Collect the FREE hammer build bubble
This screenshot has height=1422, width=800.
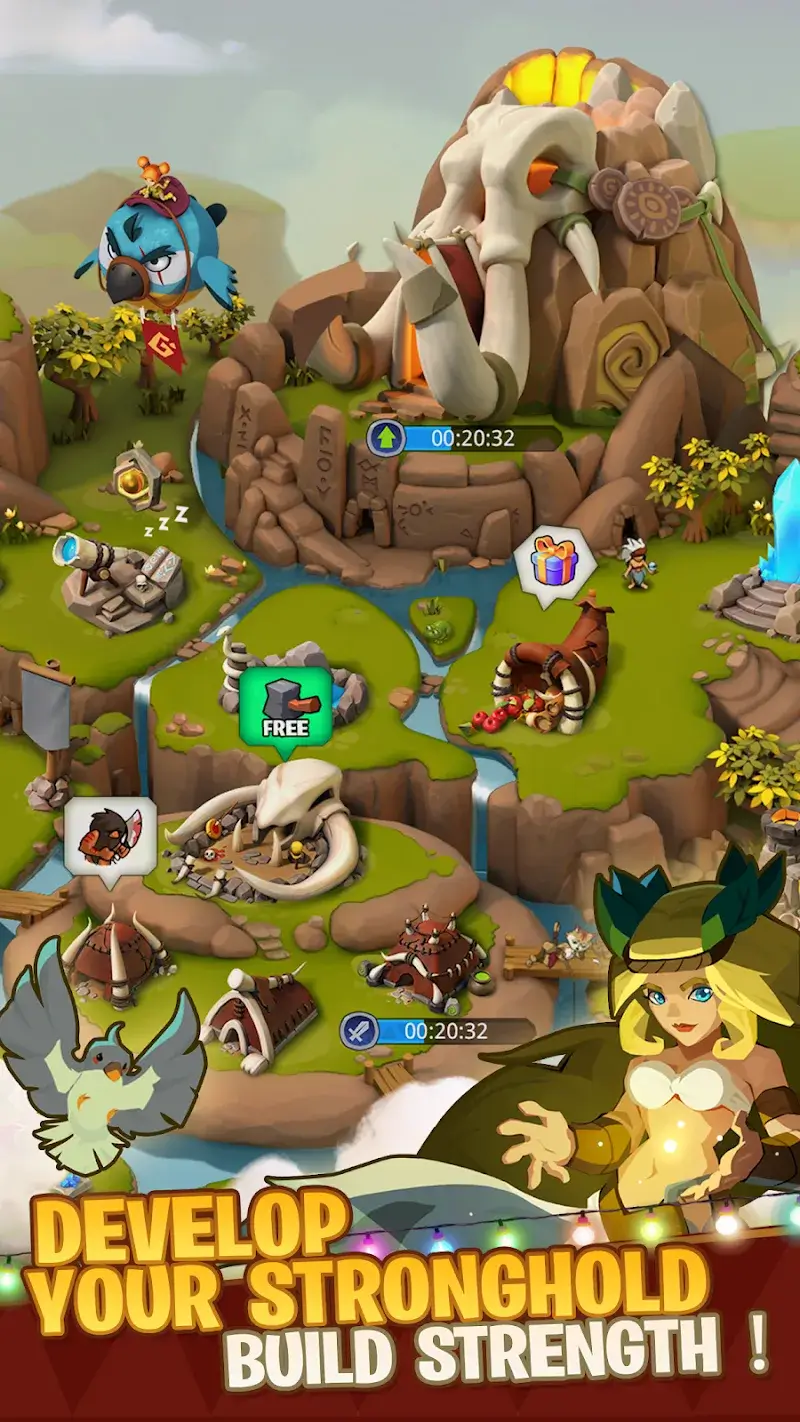click(284, 707)
